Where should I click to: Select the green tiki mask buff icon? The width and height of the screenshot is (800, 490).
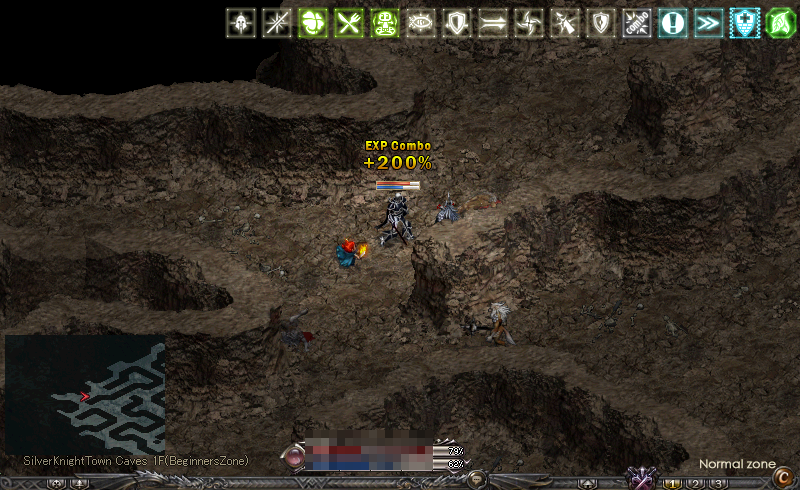point(385,23)
